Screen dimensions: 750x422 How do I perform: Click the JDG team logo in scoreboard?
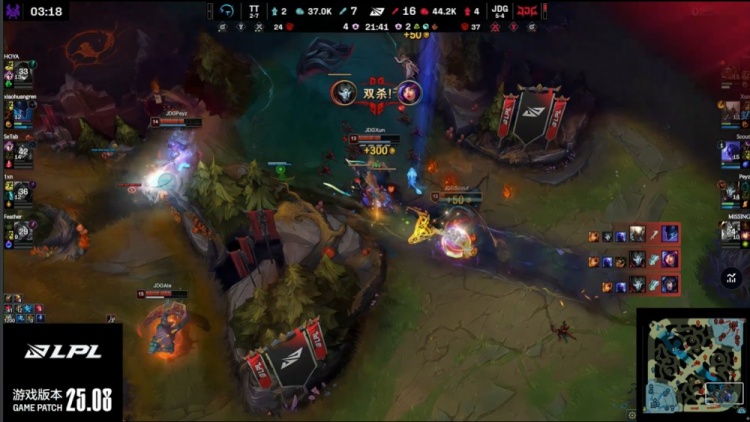click(x=527, y=11)
